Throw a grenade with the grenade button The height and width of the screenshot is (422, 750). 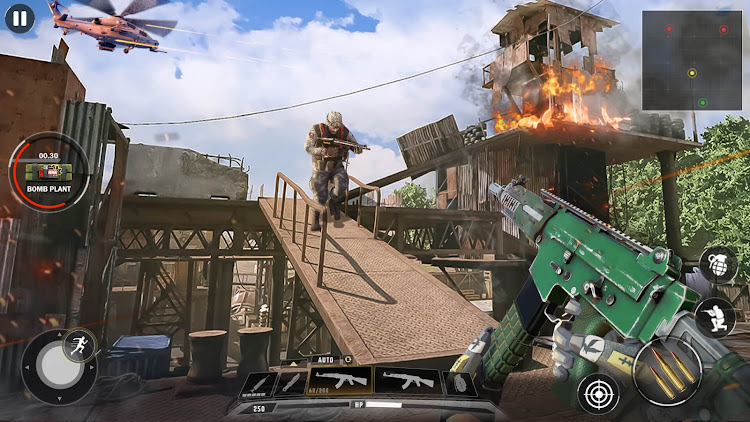718,265
